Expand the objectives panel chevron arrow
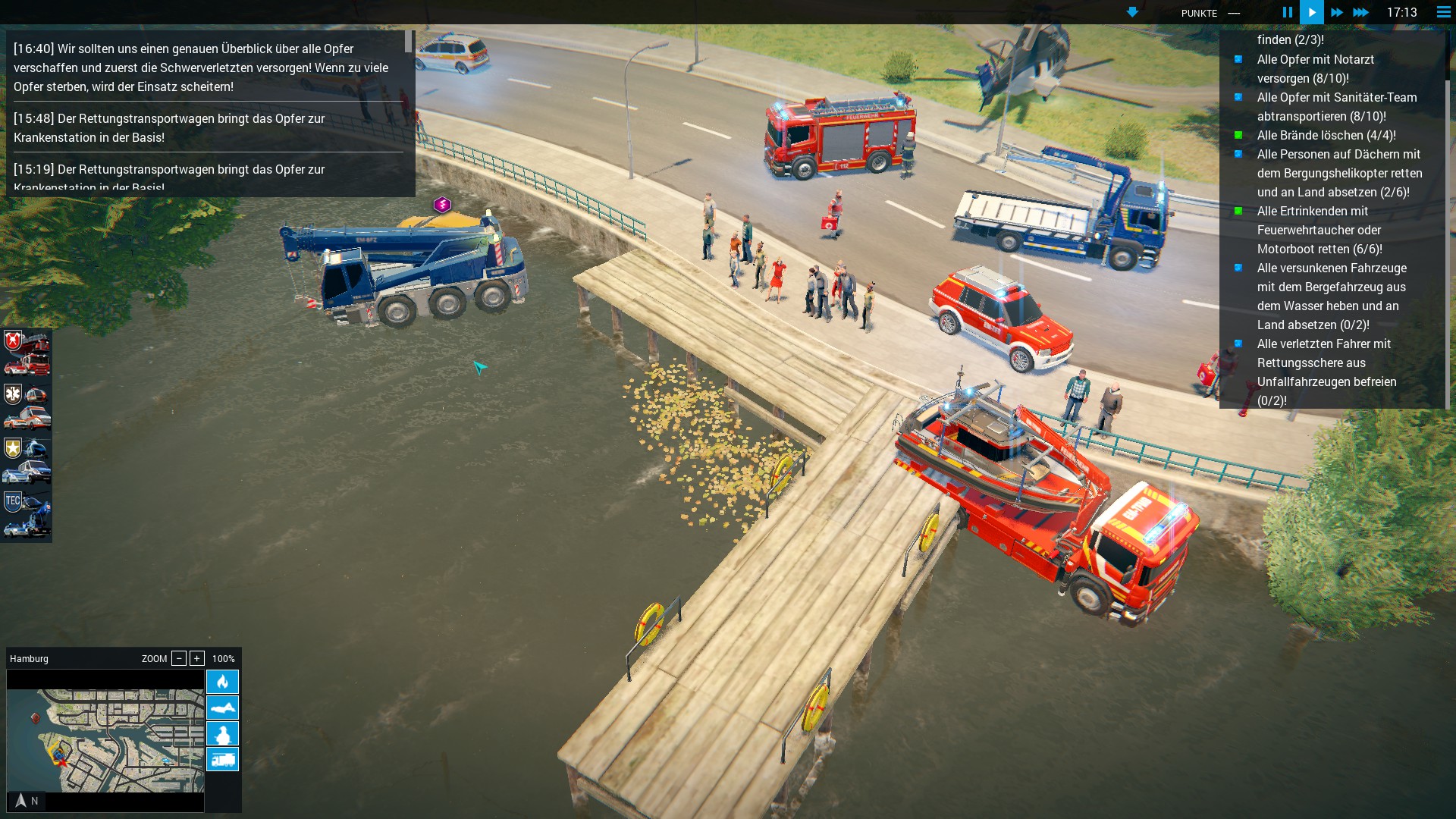The height and width of the screenshot is (819, 1456). point(1132,11)
